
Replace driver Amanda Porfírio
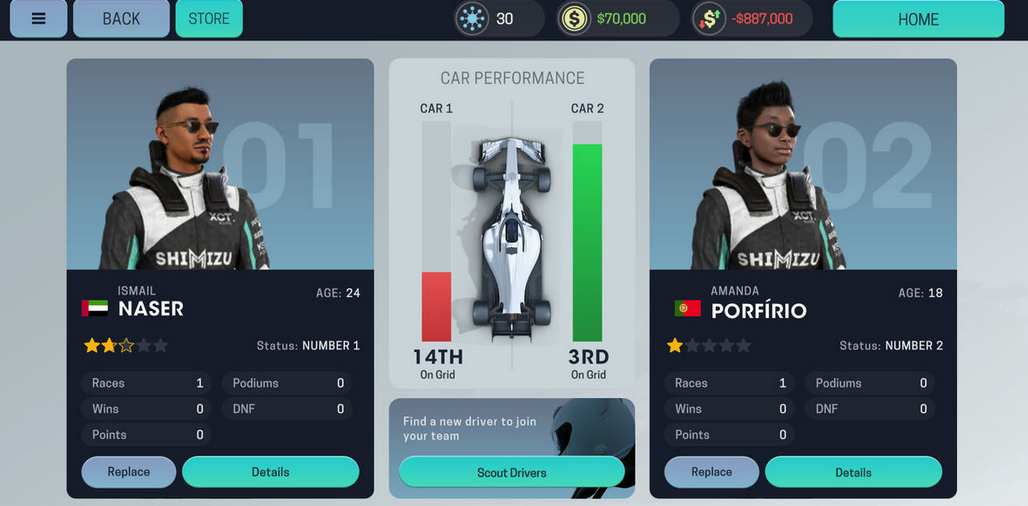tap(712, 472)
